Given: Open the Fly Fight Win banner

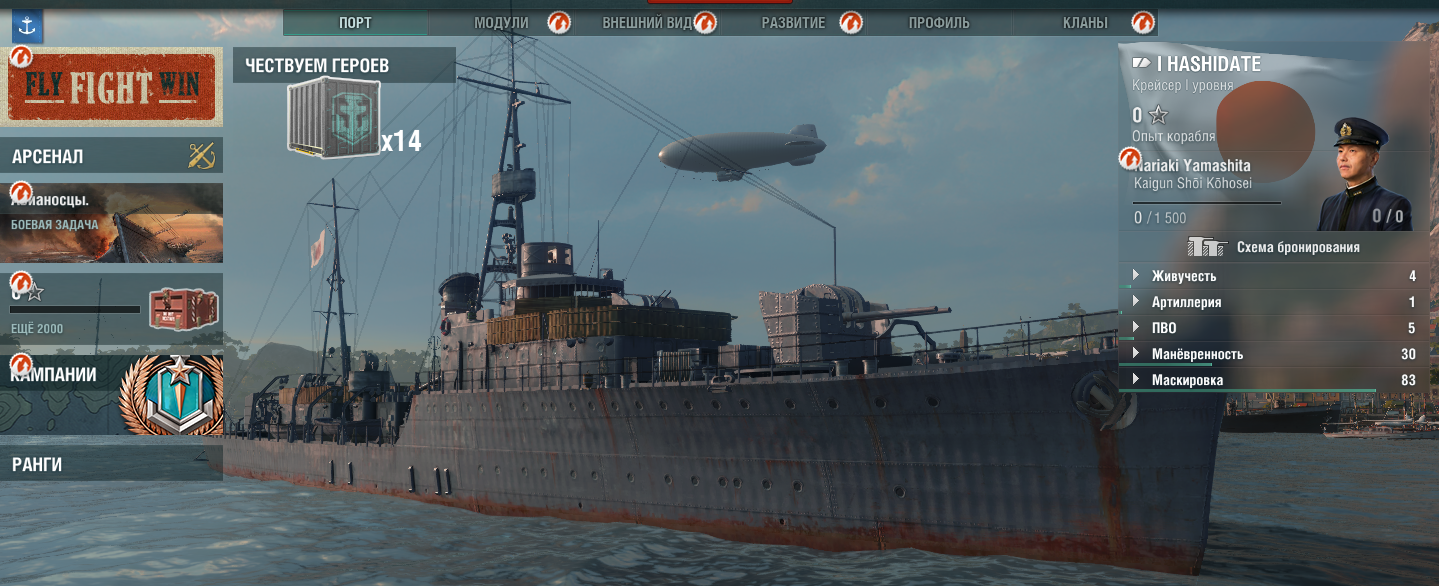Looking at the screenshot, I should click(111, 87).
